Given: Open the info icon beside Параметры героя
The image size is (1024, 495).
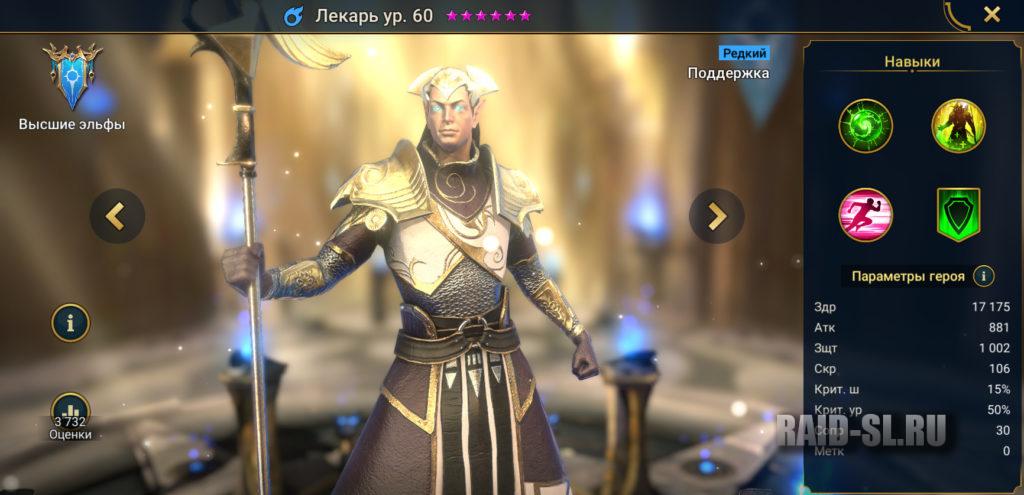Looking at the screenshot, I should click(x=984, y=276).
